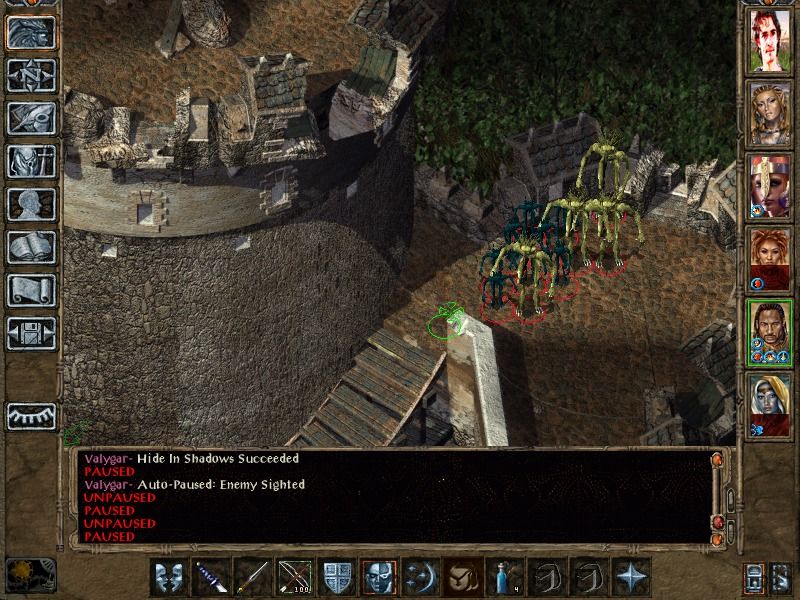The height and width of the screenshot is (600, 800).
Task: Open the inventory screen
Action: (x=31, y=161)
